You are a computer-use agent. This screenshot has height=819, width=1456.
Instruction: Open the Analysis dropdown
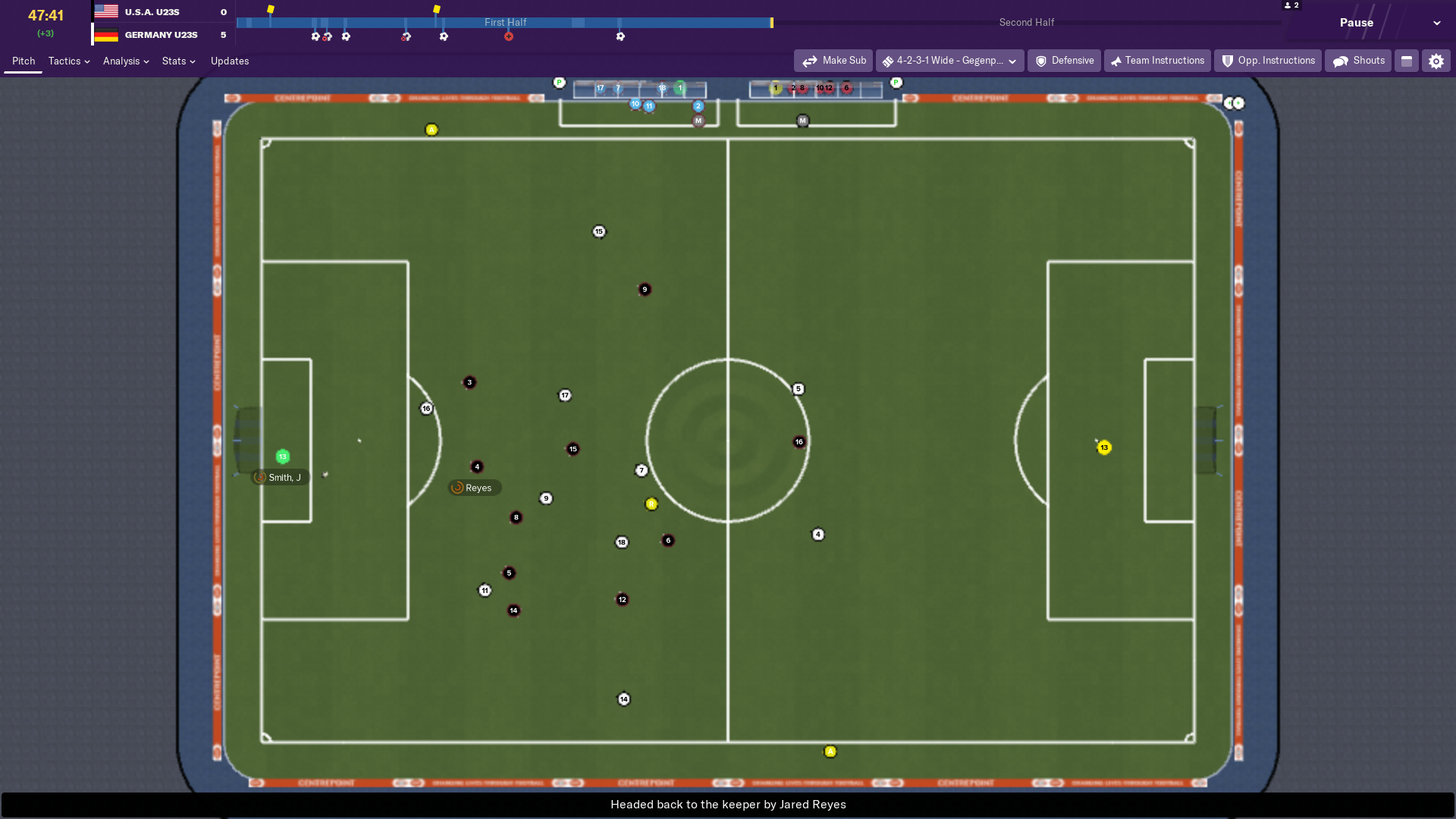click(x=126, y=61)
